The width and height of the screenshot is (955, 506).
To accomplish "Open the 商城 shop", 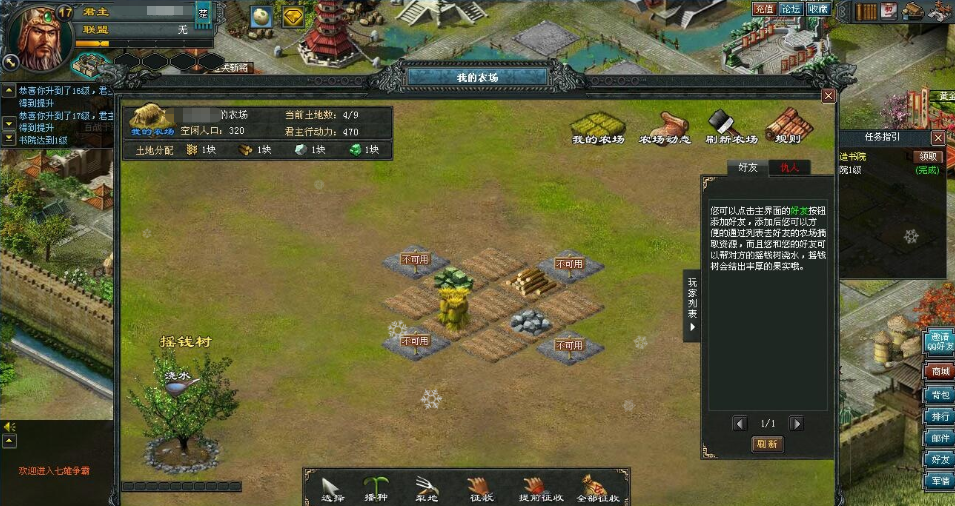I will [940, 372].
